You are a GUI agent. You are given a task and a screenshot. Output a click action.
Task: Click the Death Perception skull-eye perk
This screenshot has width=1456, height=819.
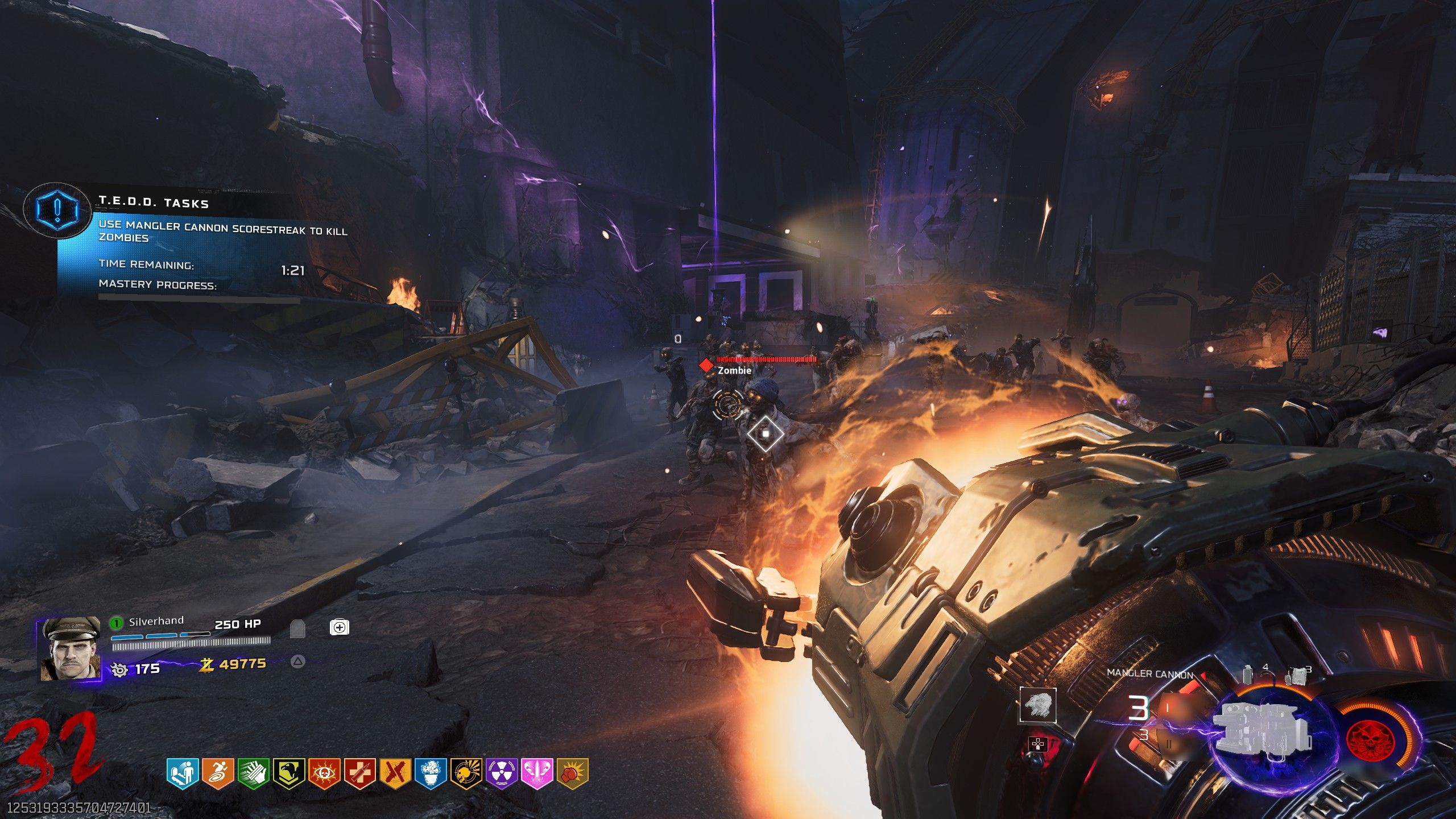(325, 773)
